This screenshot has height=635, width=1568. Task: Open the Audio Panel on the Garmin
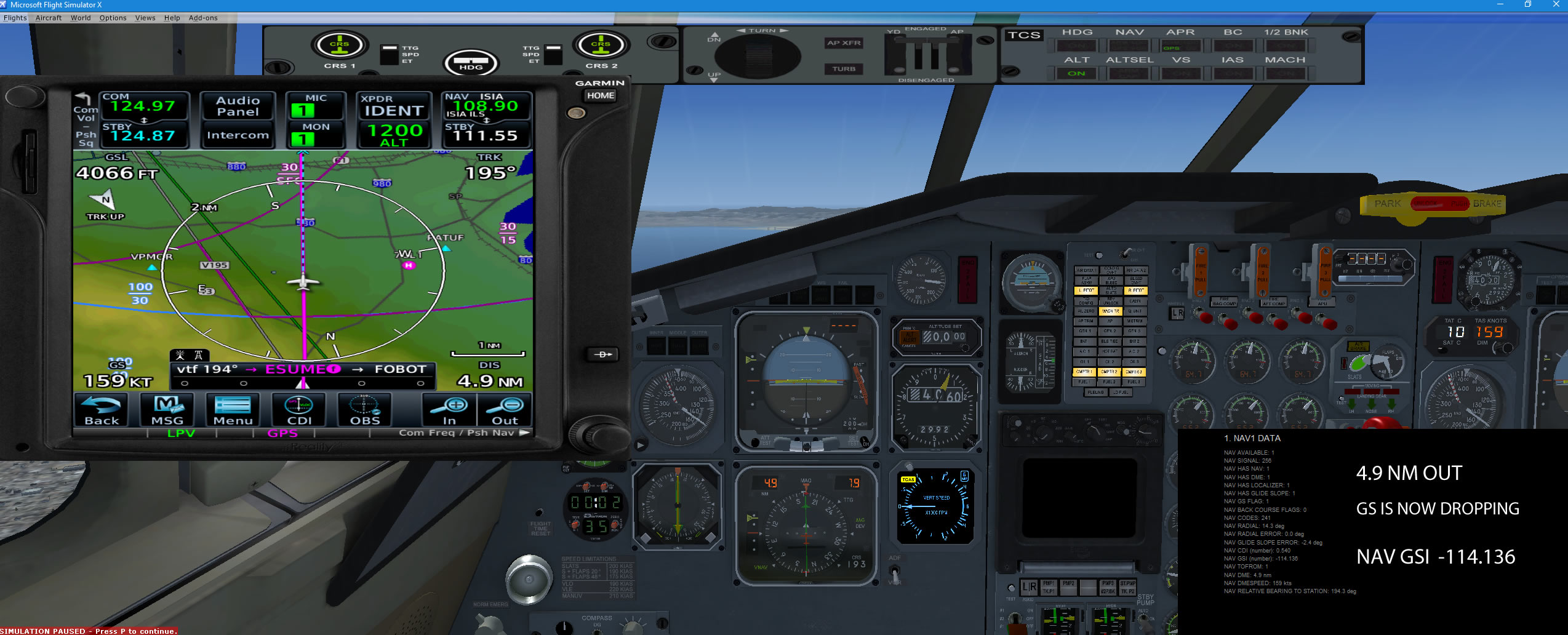(x=238, y=106)
